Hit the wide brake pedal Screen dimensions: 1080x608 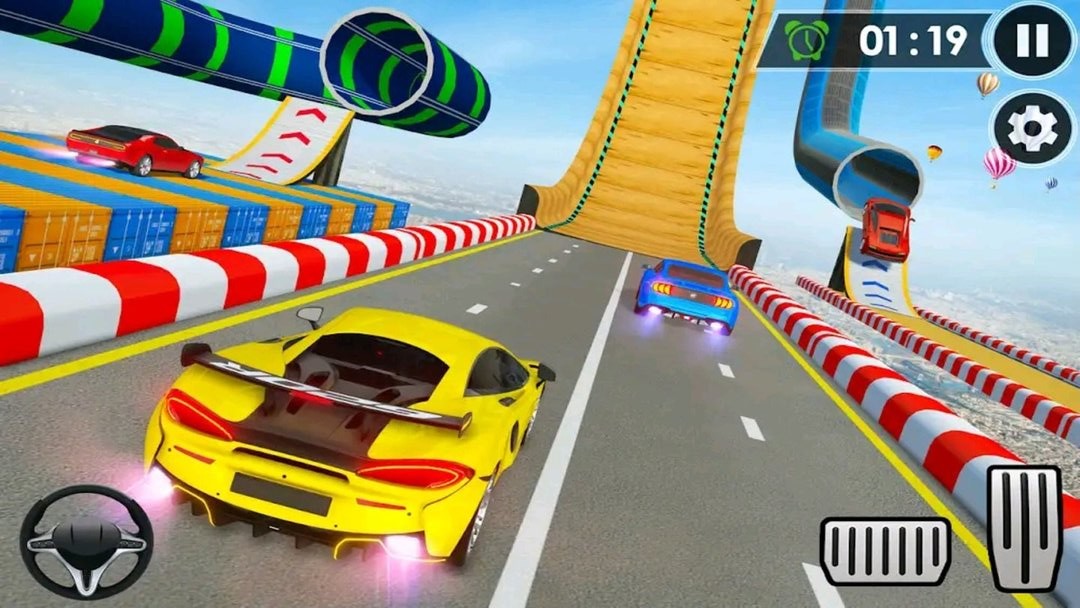tap(885, 551)
